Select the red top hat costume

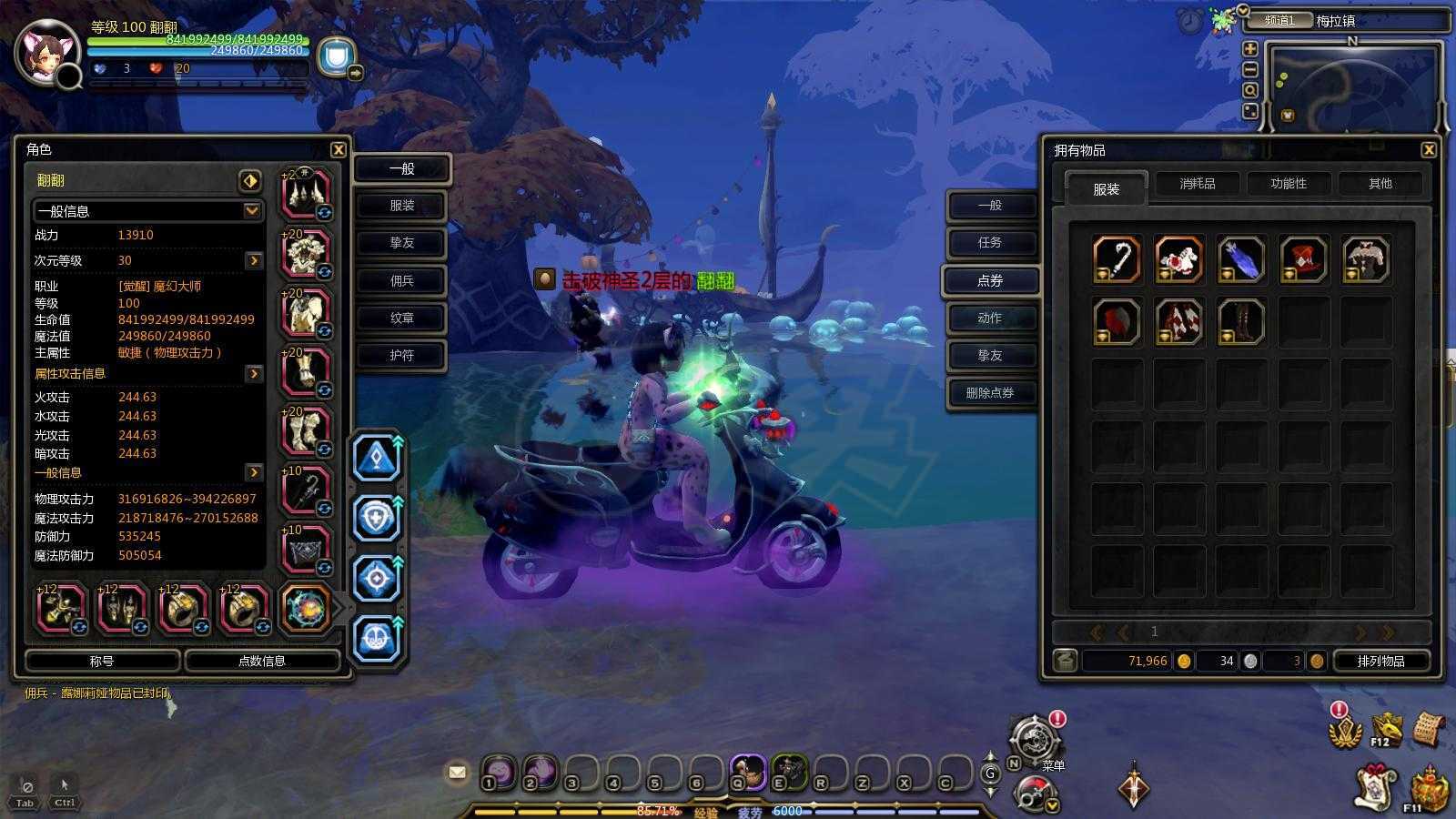point(1303,259)
